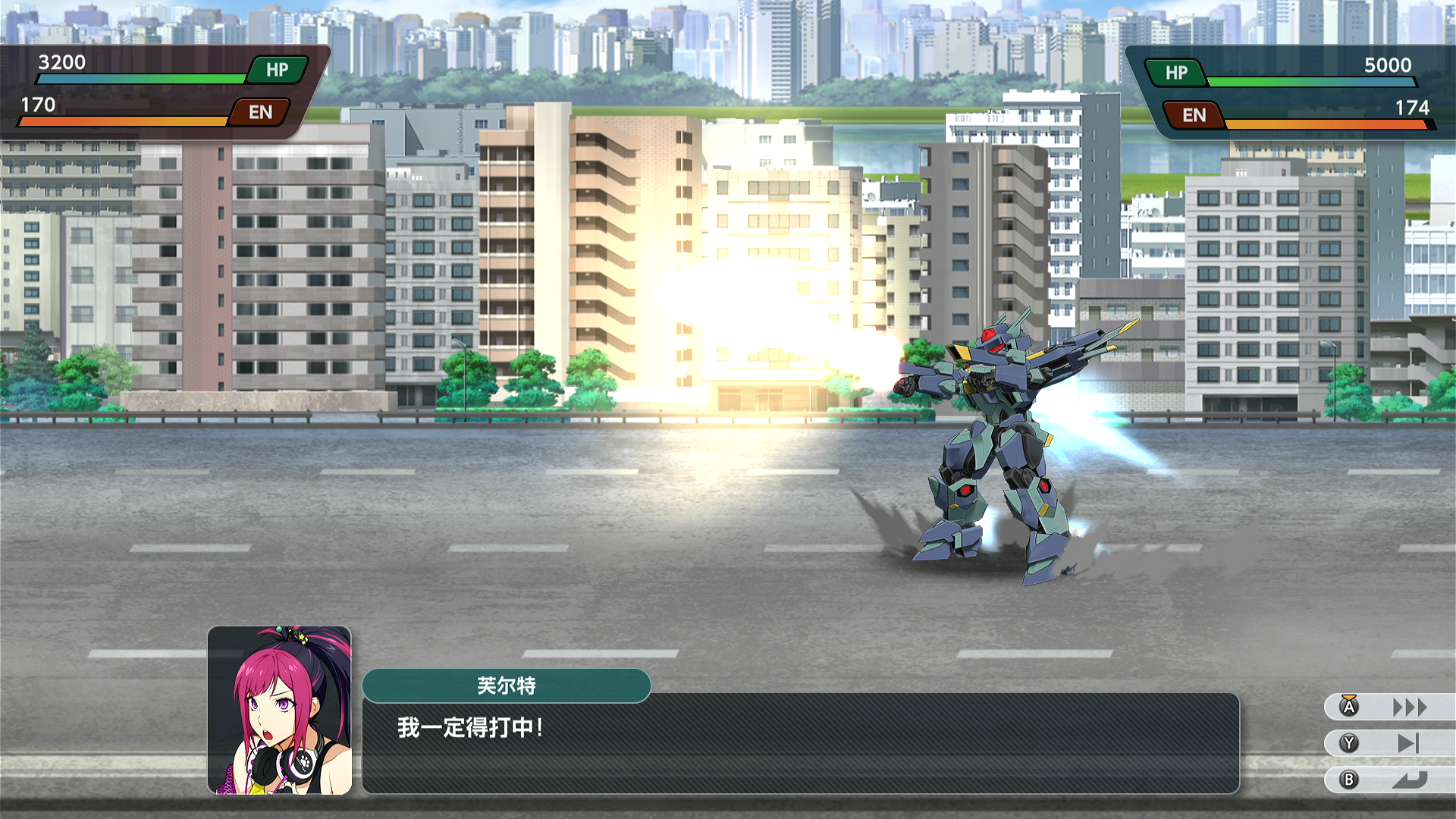Click the left unit's EN label badge
The width and height of the screenshot is (1456, 819).
click(x=261, y=113)
